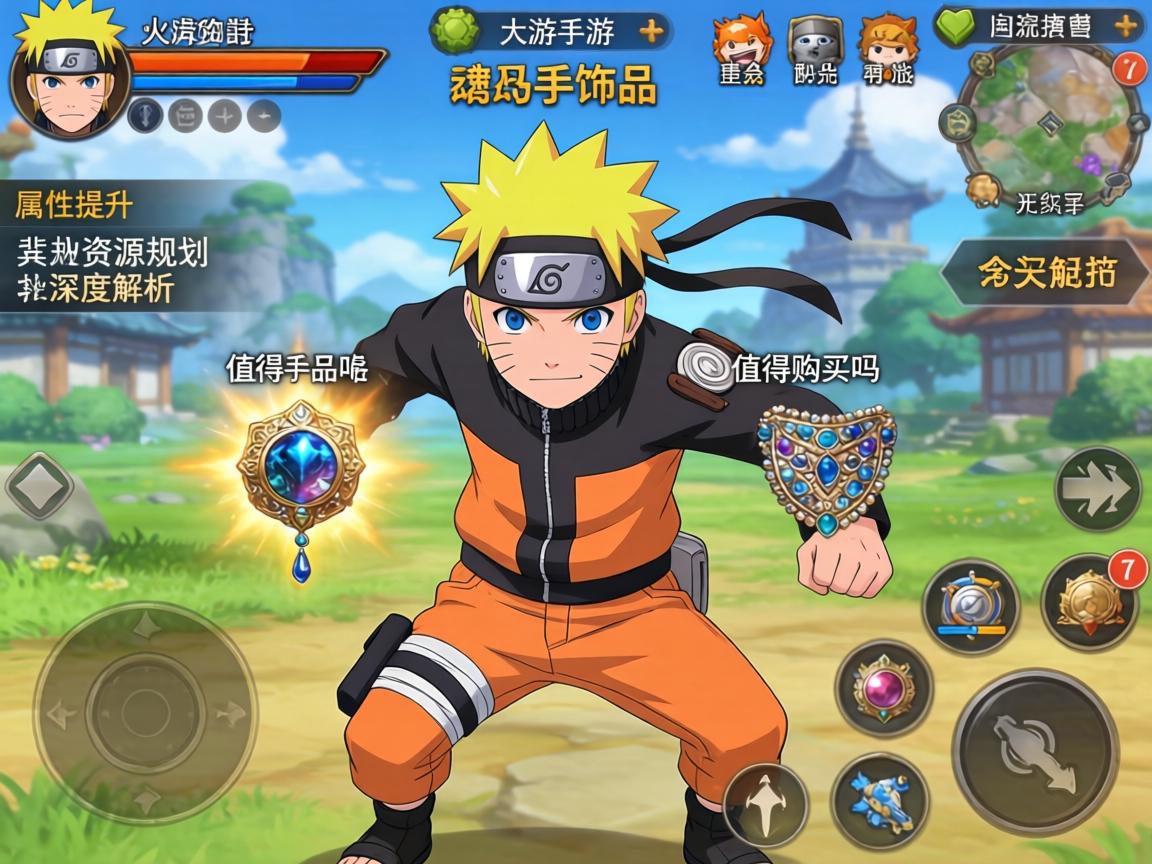Viewport: 1152px width, 864px height.
Task: Trigger the blue winged skill button
Action: point(880,800)
